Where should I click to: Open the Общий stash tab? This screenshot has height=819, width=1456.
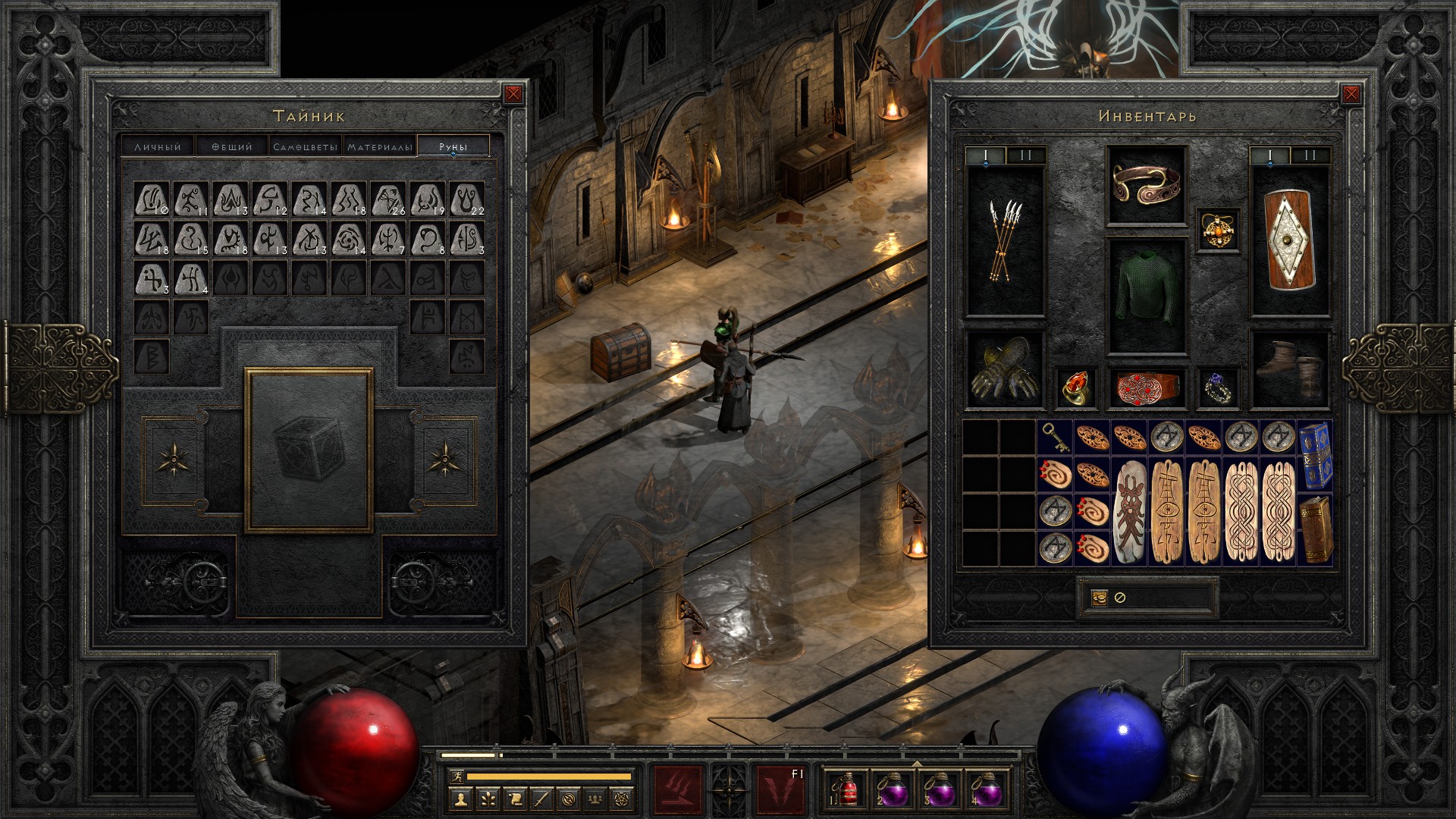[231, 146]
